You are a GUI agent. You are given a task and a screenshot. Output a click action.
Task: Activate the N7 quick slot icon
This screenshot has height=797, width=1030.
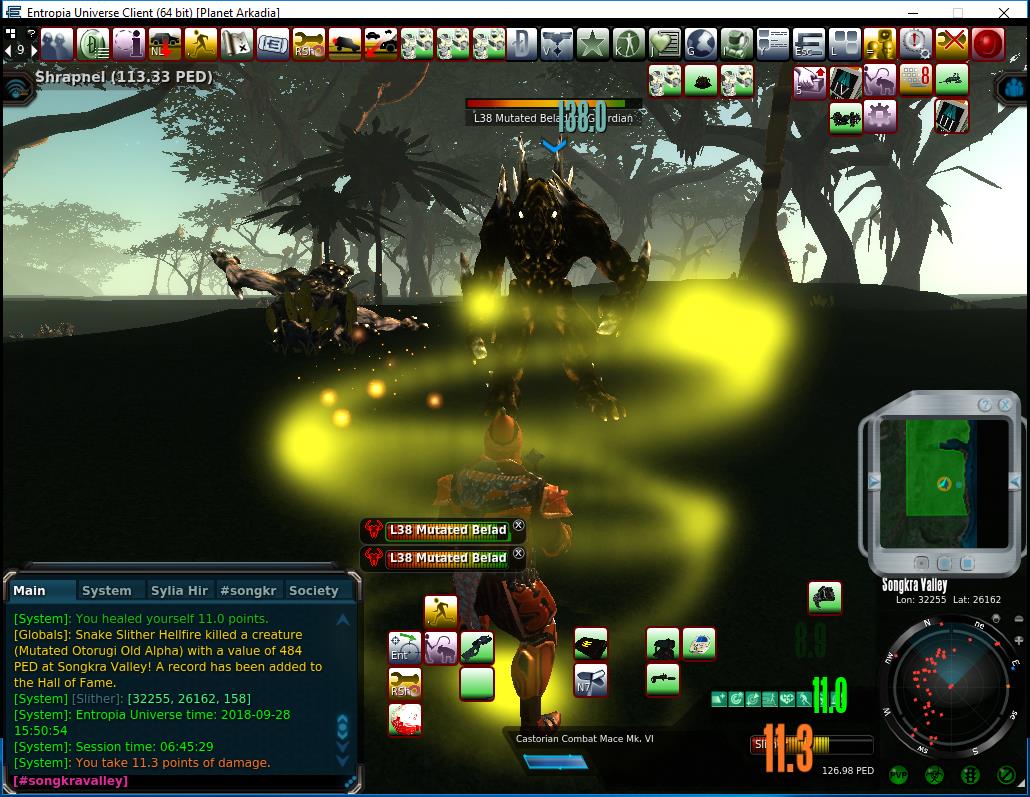click(x=590, y=681)
